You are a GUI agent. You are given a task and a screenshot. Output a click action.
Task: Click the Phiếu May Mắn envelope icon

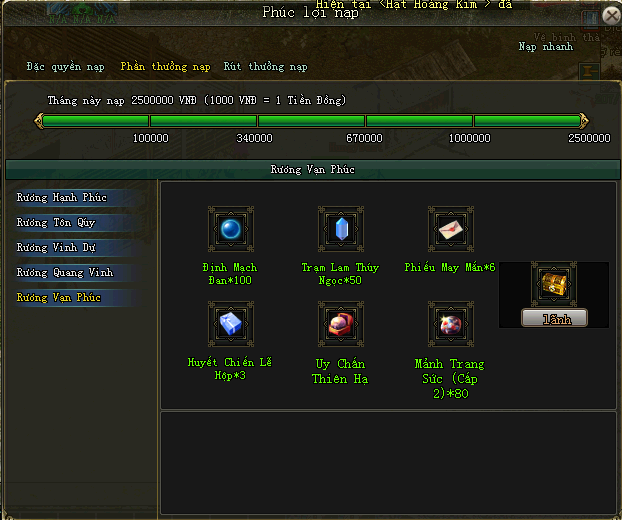point(451,230)
